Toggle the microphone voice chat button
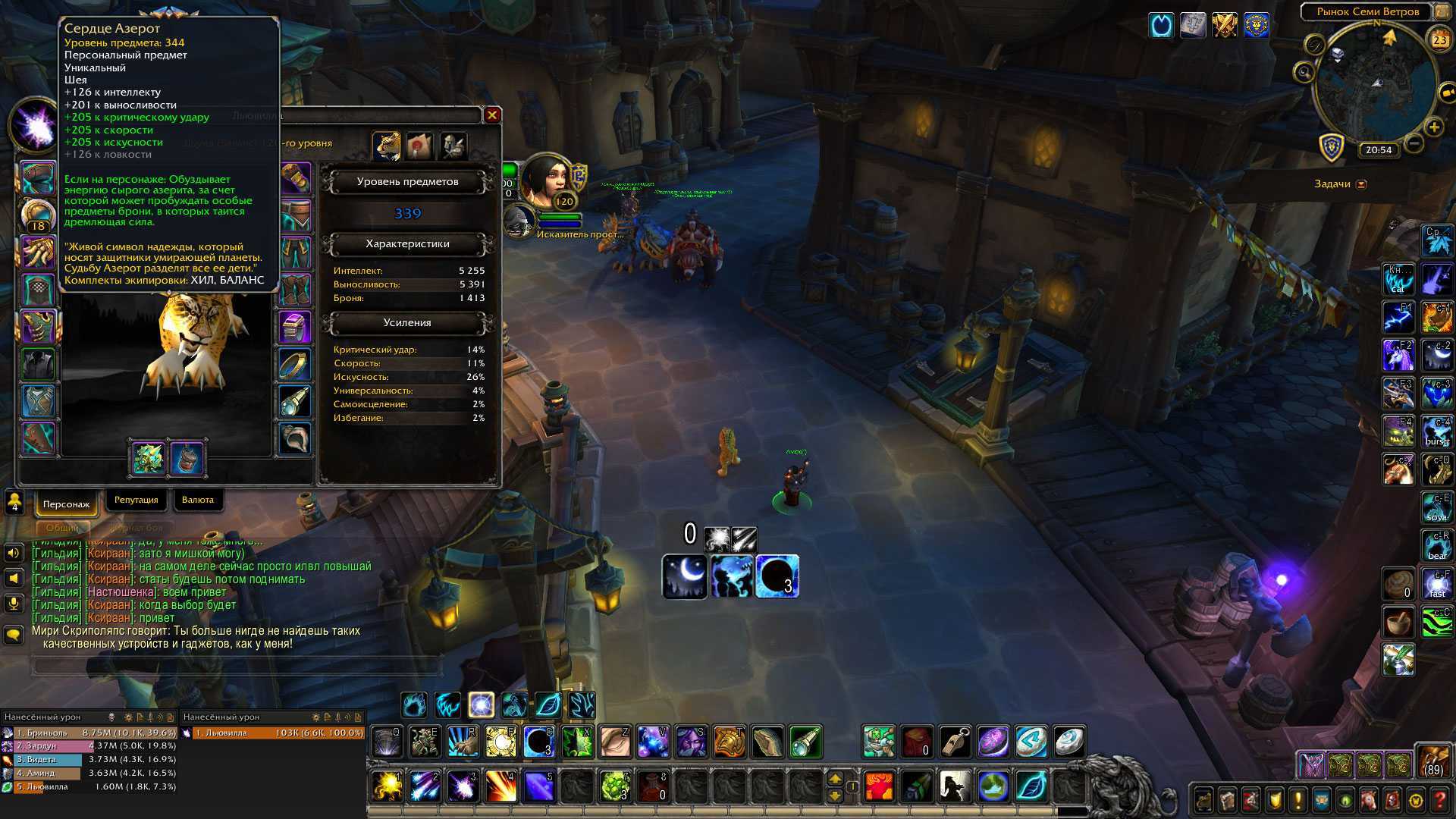 (14, 604)
